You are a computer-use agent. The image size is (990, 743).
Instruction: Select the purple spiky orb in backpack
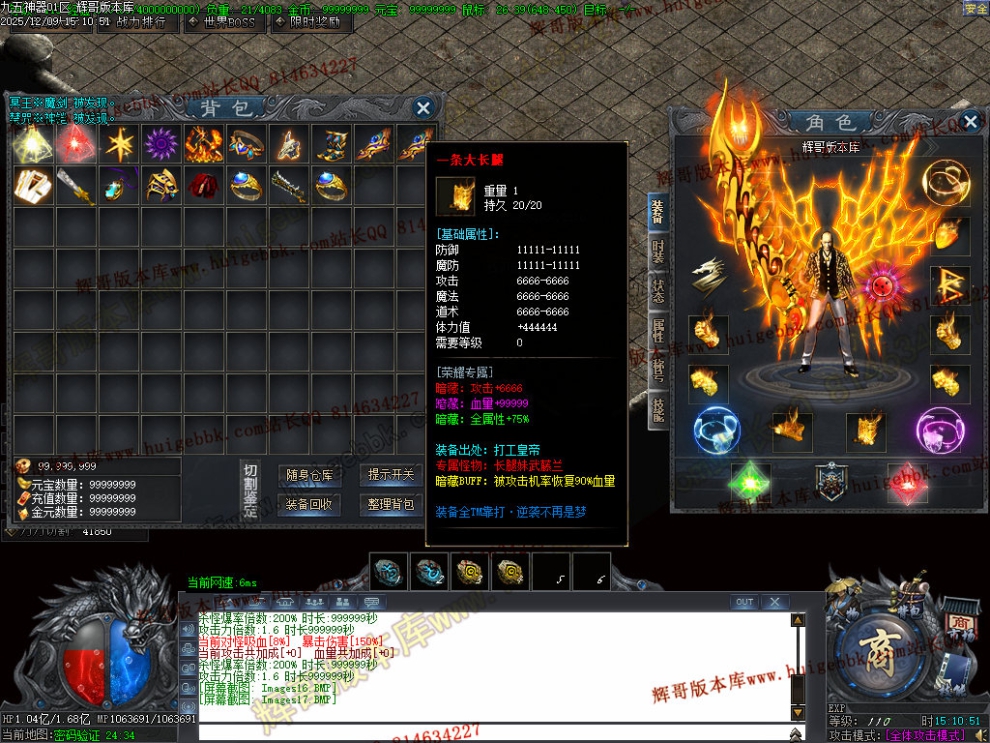coord(160,144)
